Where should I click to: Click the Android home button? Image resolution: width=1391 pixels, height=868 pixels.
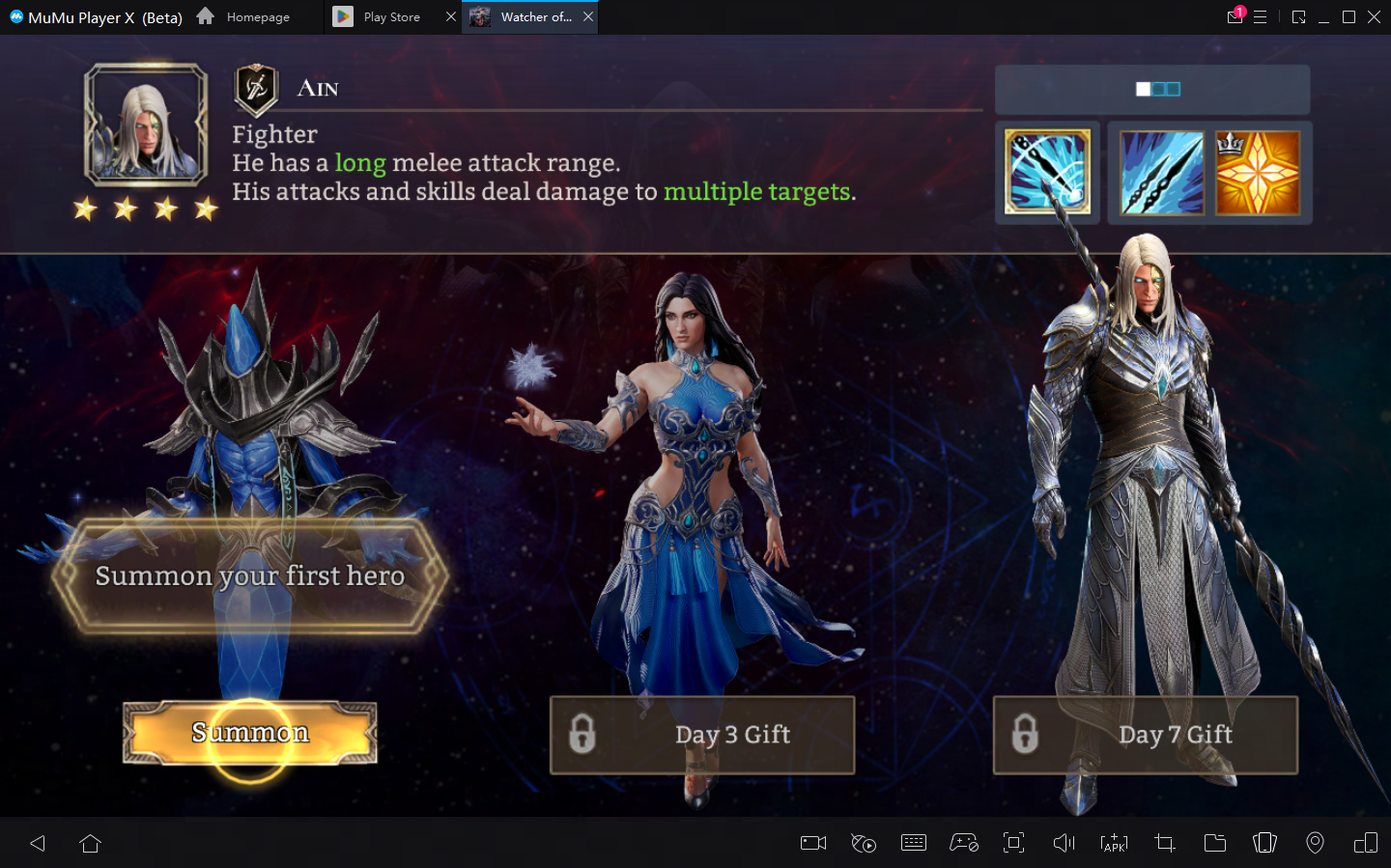click(x=90, y=843)
